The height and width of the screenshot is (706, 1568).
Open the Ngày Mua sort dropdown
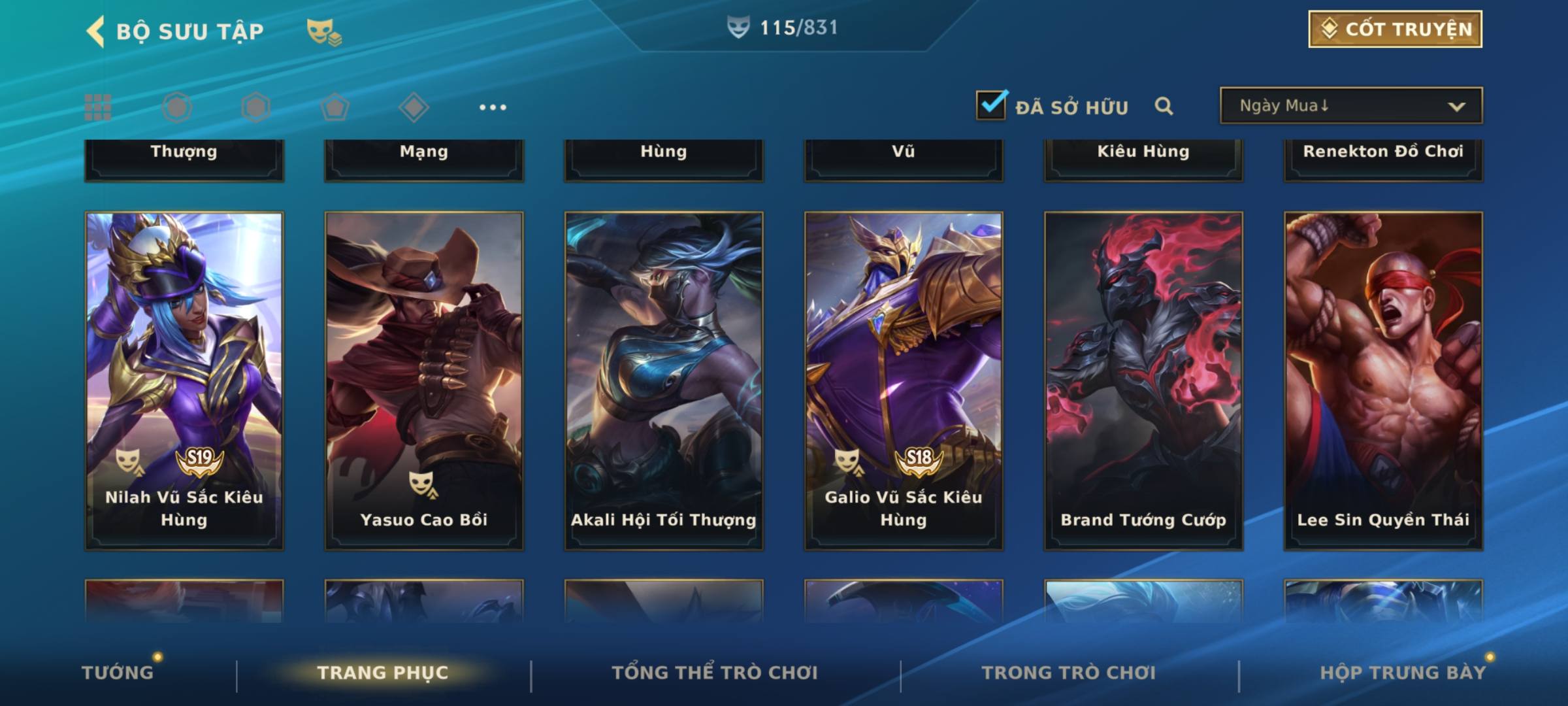pyautogui.click(x=1350, y=106)
